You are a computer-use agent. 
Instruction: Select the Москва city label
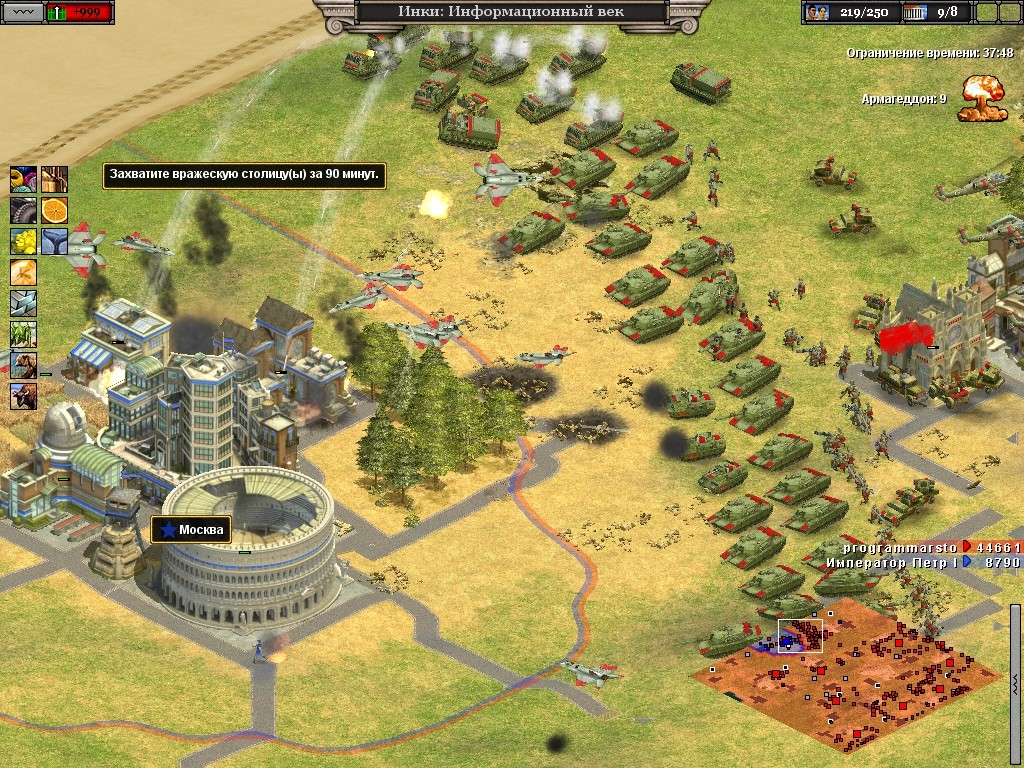pos(190,529)
